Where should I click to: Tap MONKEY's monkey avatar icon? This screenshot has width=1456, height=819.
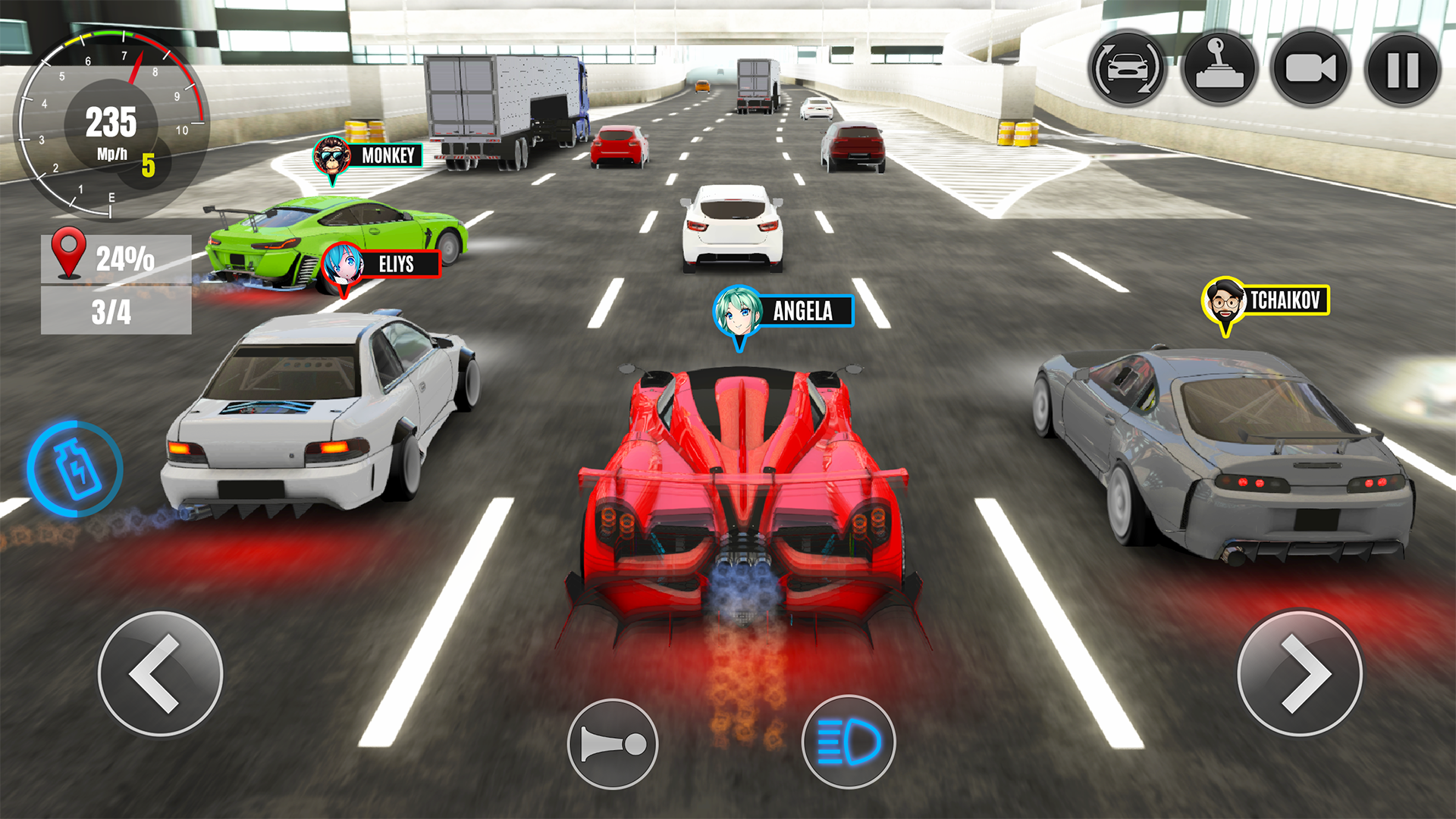334,155
